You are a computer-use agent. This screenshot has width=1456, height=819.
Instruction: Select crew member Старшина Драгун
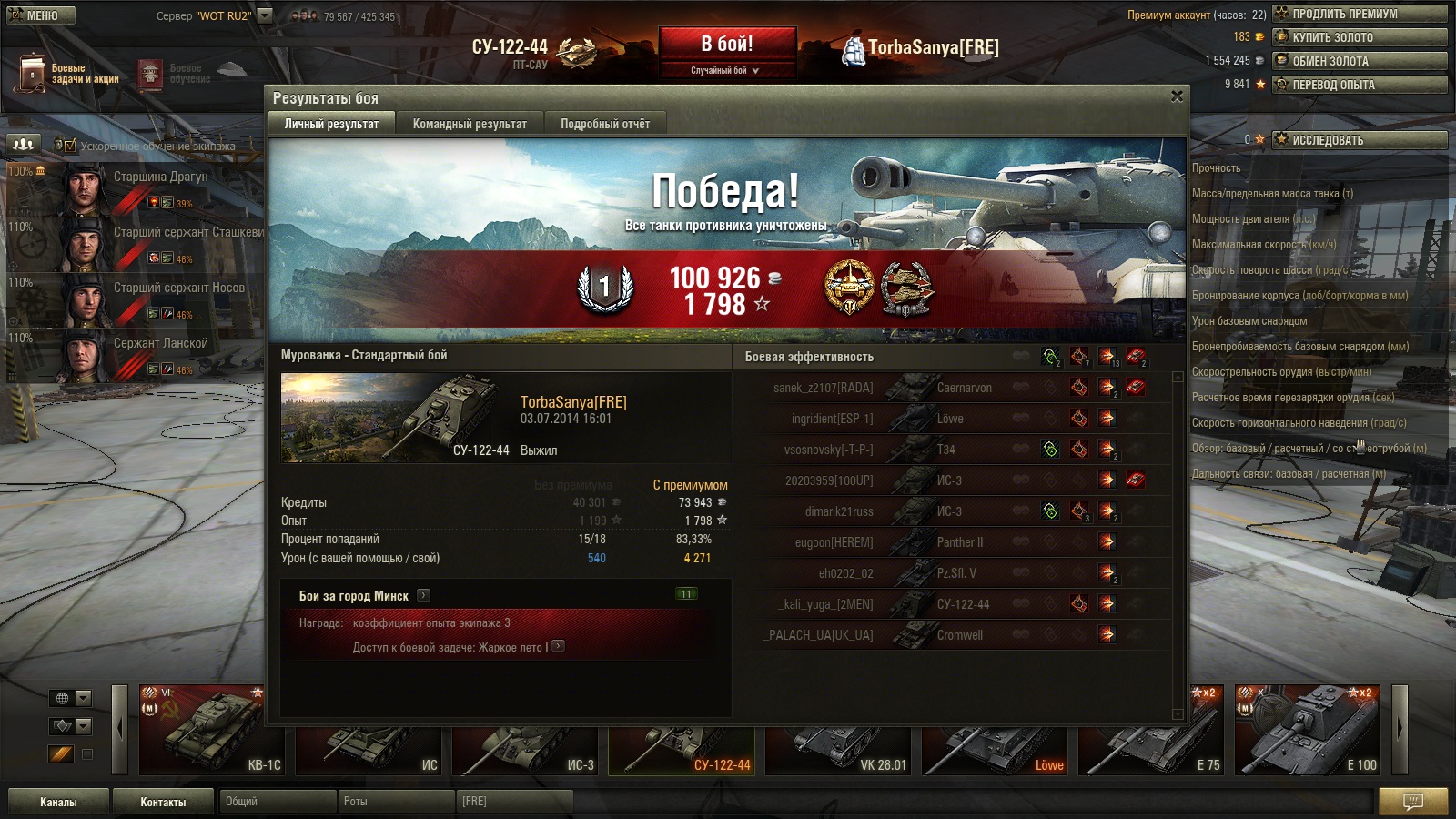click(x=136, y=188)
